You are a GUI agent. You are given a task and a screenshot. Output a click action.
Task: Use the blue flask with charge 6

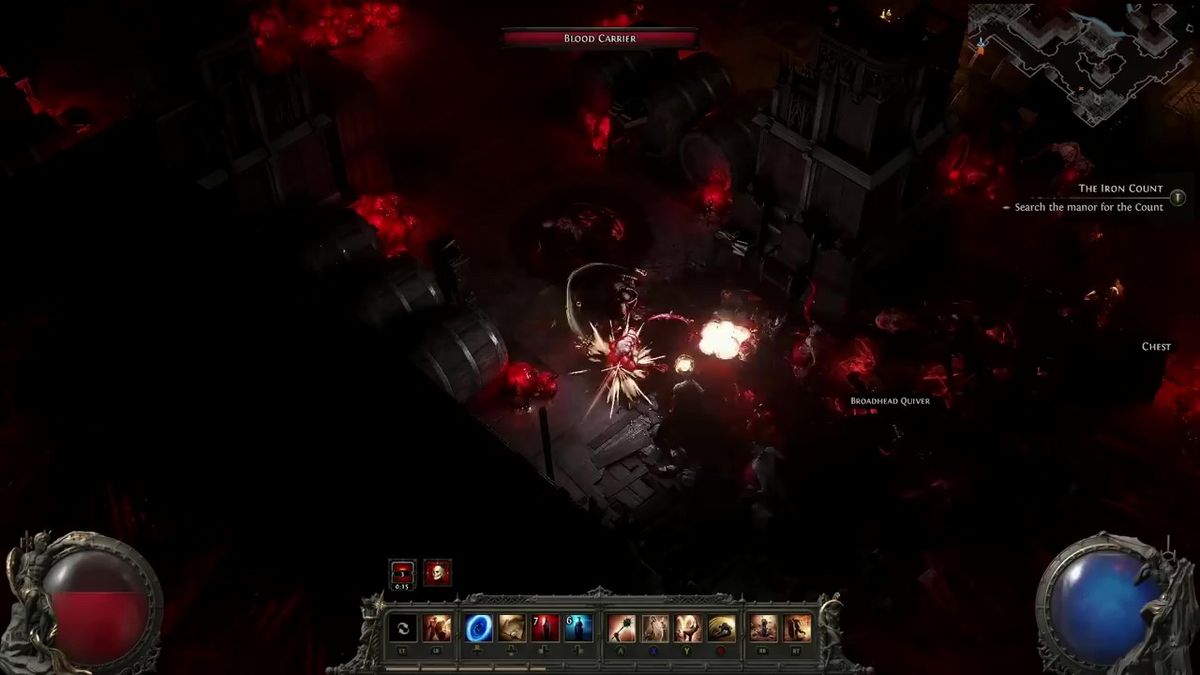click(x=579, y=628)
